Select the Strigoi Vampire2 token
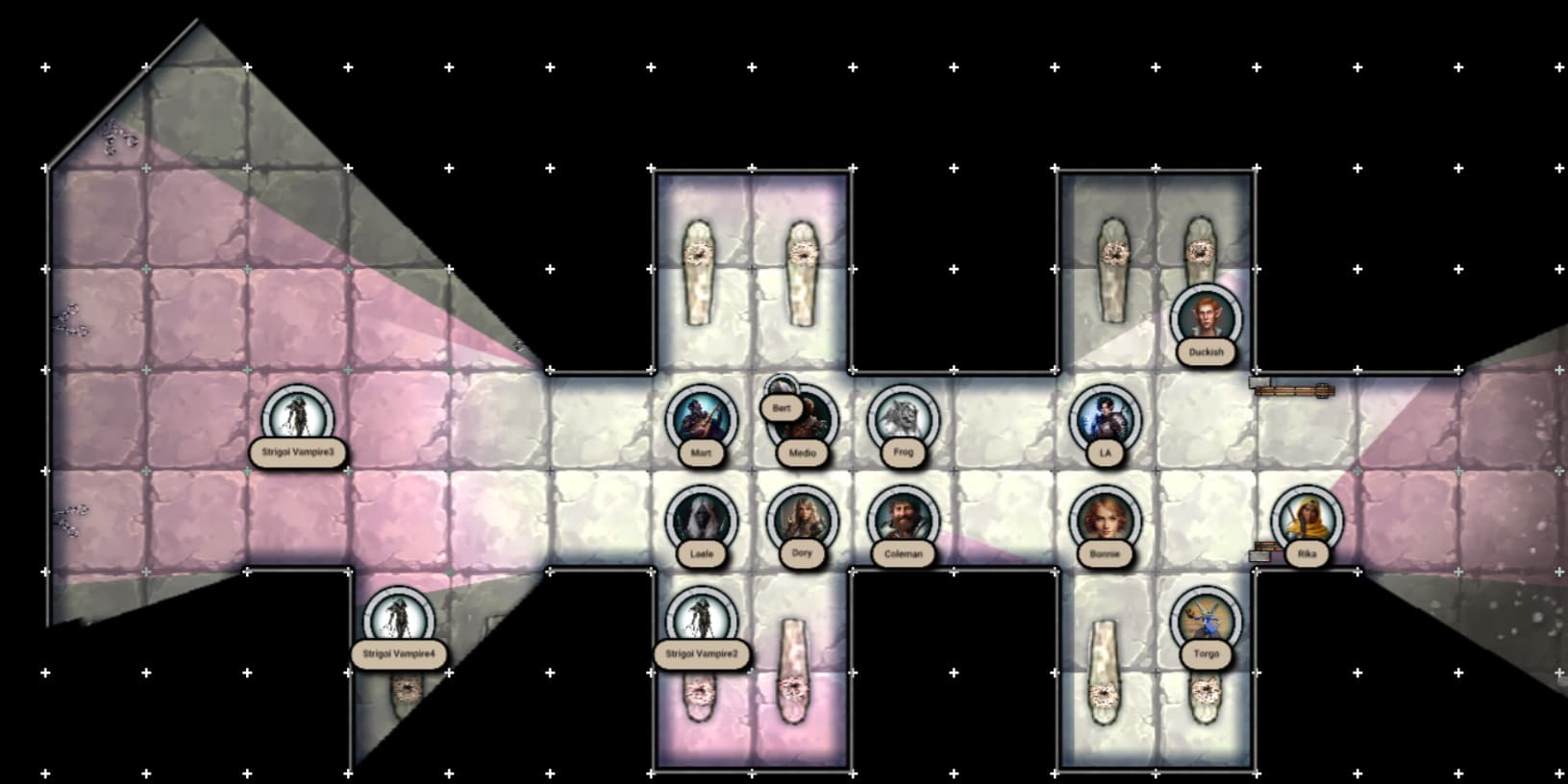Screen dimensions: 1568x784 701,621
